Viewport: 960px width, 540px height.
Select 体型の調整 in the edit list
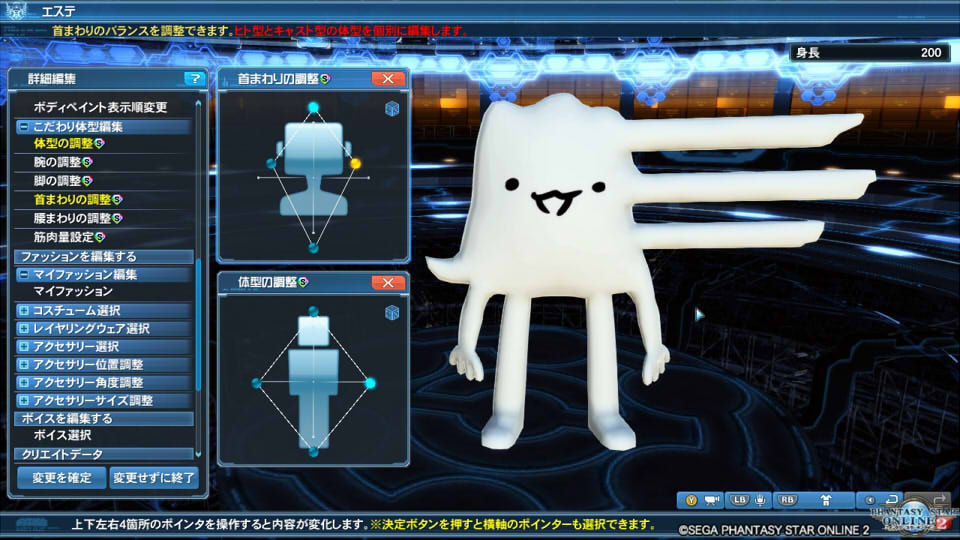point(62,144)
